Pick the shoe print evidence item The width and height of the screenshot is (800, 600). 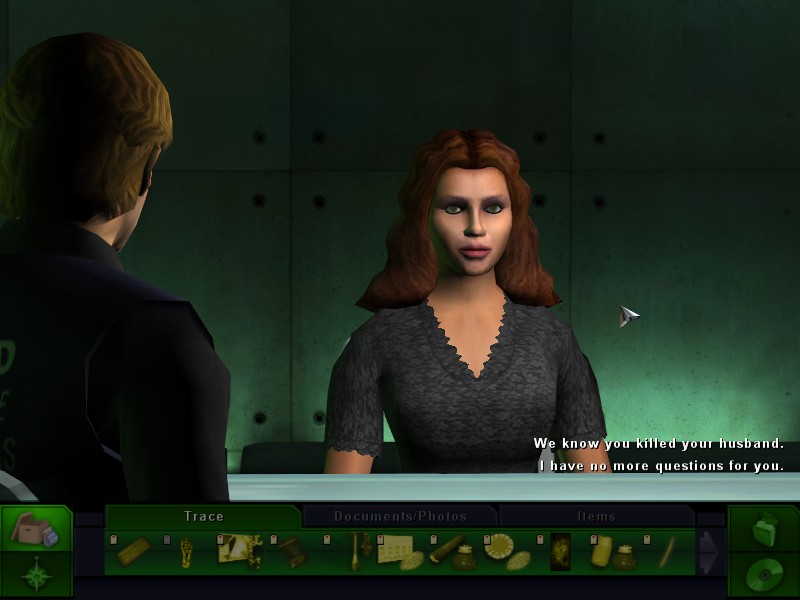click(186, 552)
